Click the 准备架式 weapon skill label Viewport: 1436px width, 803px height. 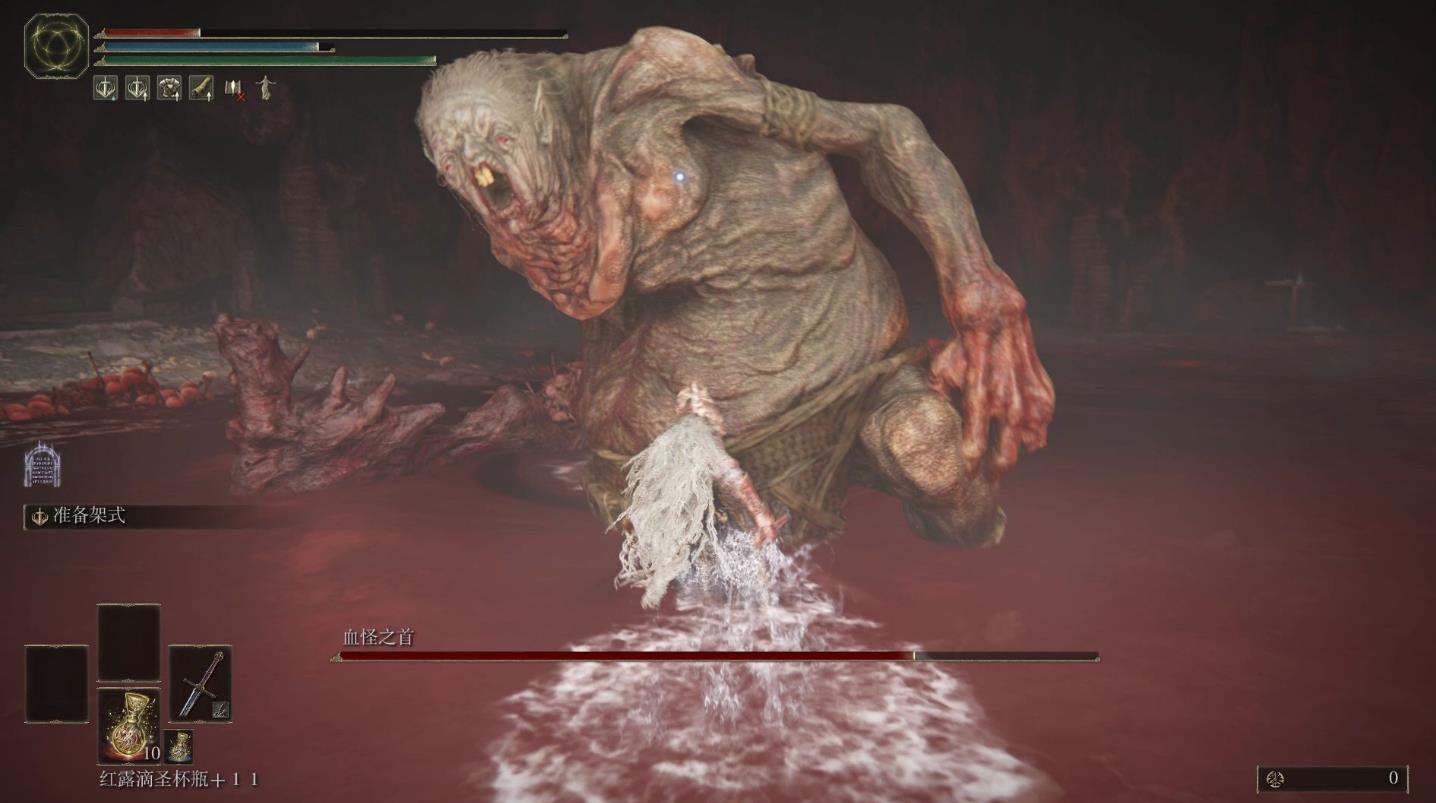[89, 516]
